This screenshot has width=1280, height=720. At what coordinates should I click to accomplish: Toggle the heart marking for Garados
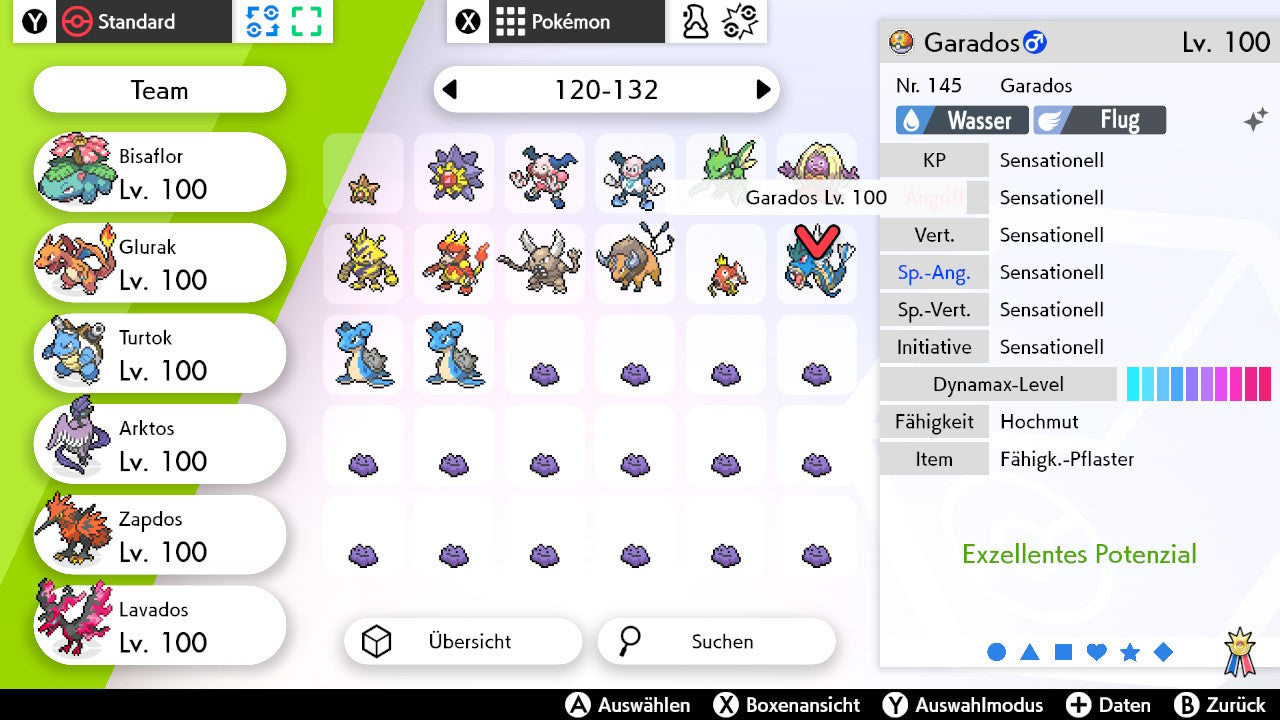[1096, 651]
